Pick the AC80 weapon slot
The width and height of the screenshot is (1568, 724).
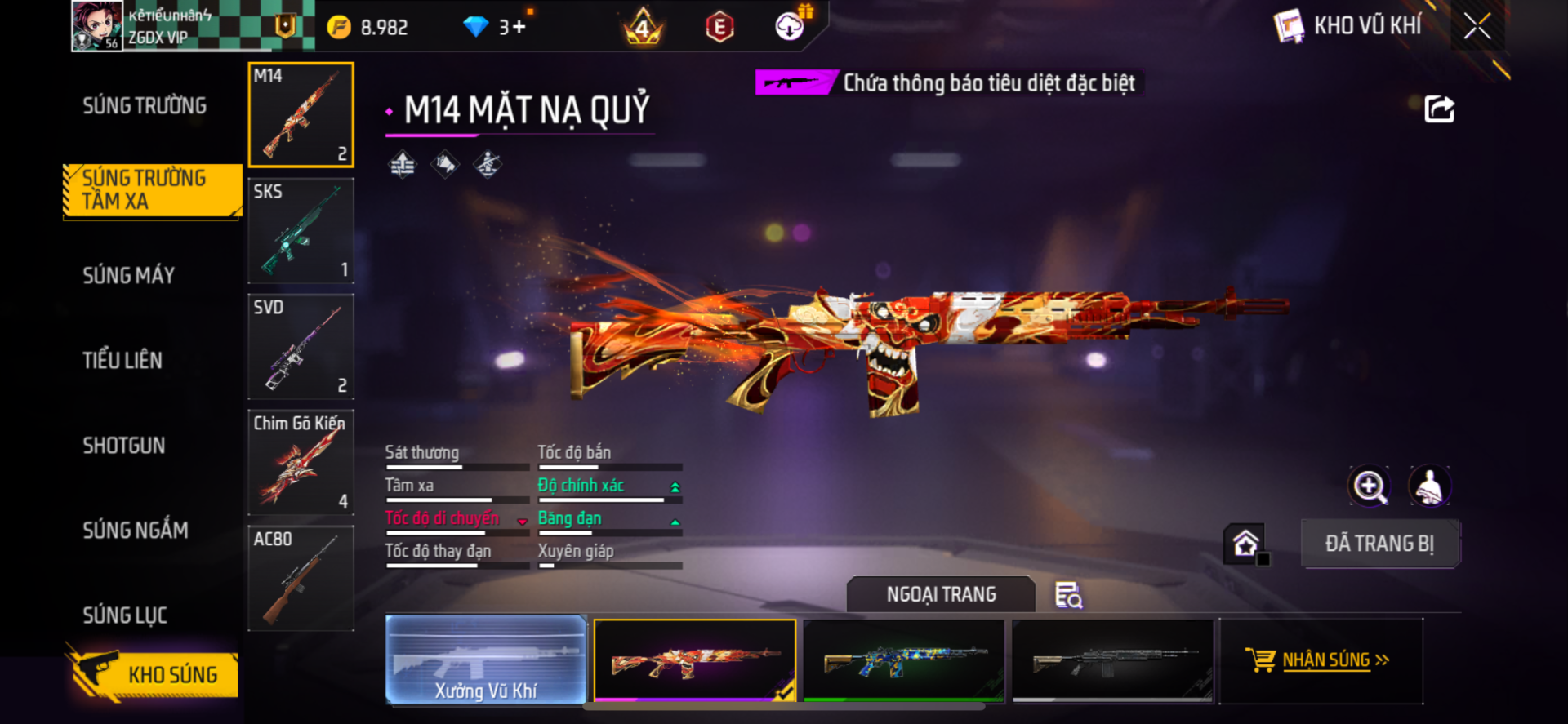point(301,579)
